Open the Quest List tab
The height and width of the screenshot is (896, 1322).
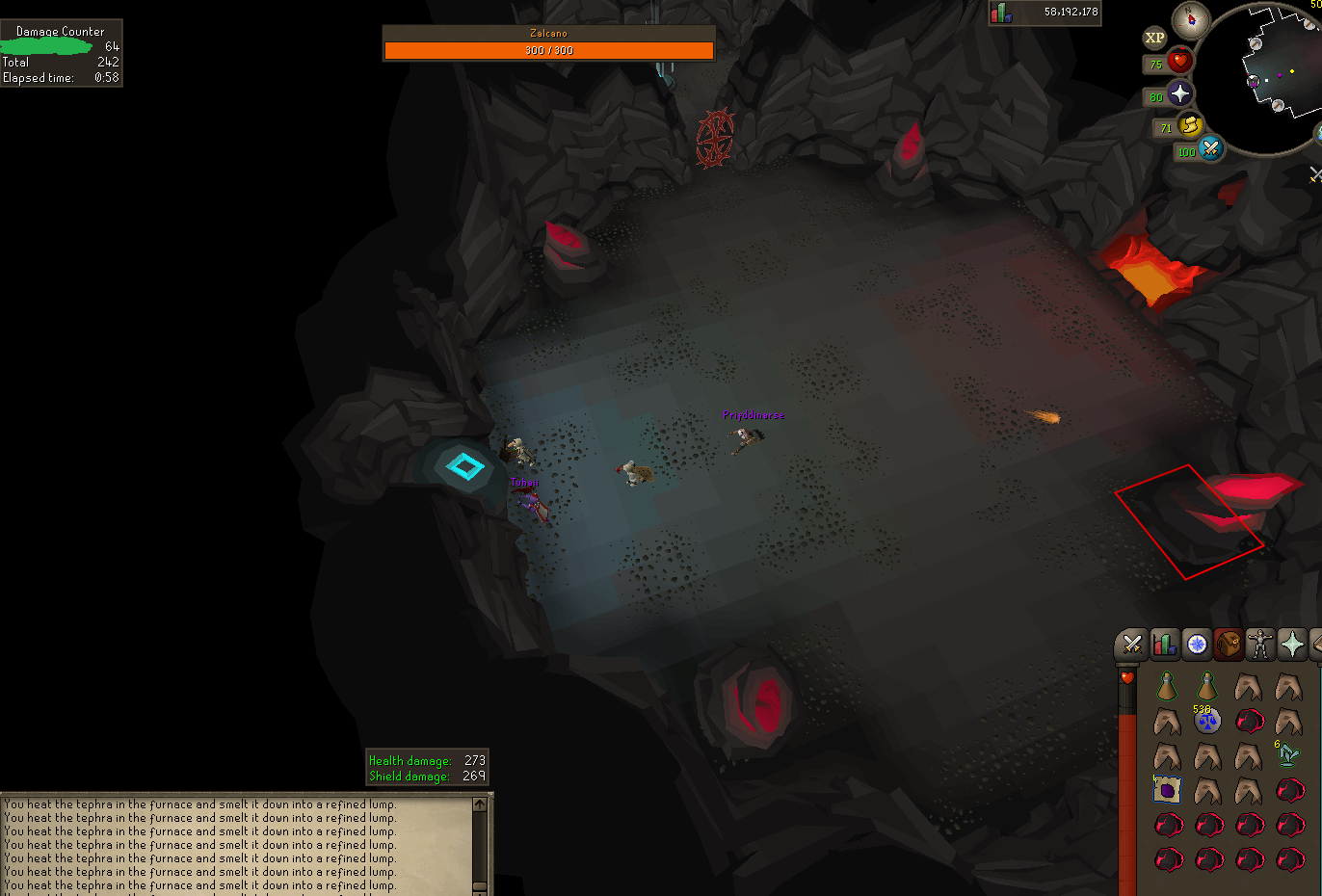pos(1197,644)
